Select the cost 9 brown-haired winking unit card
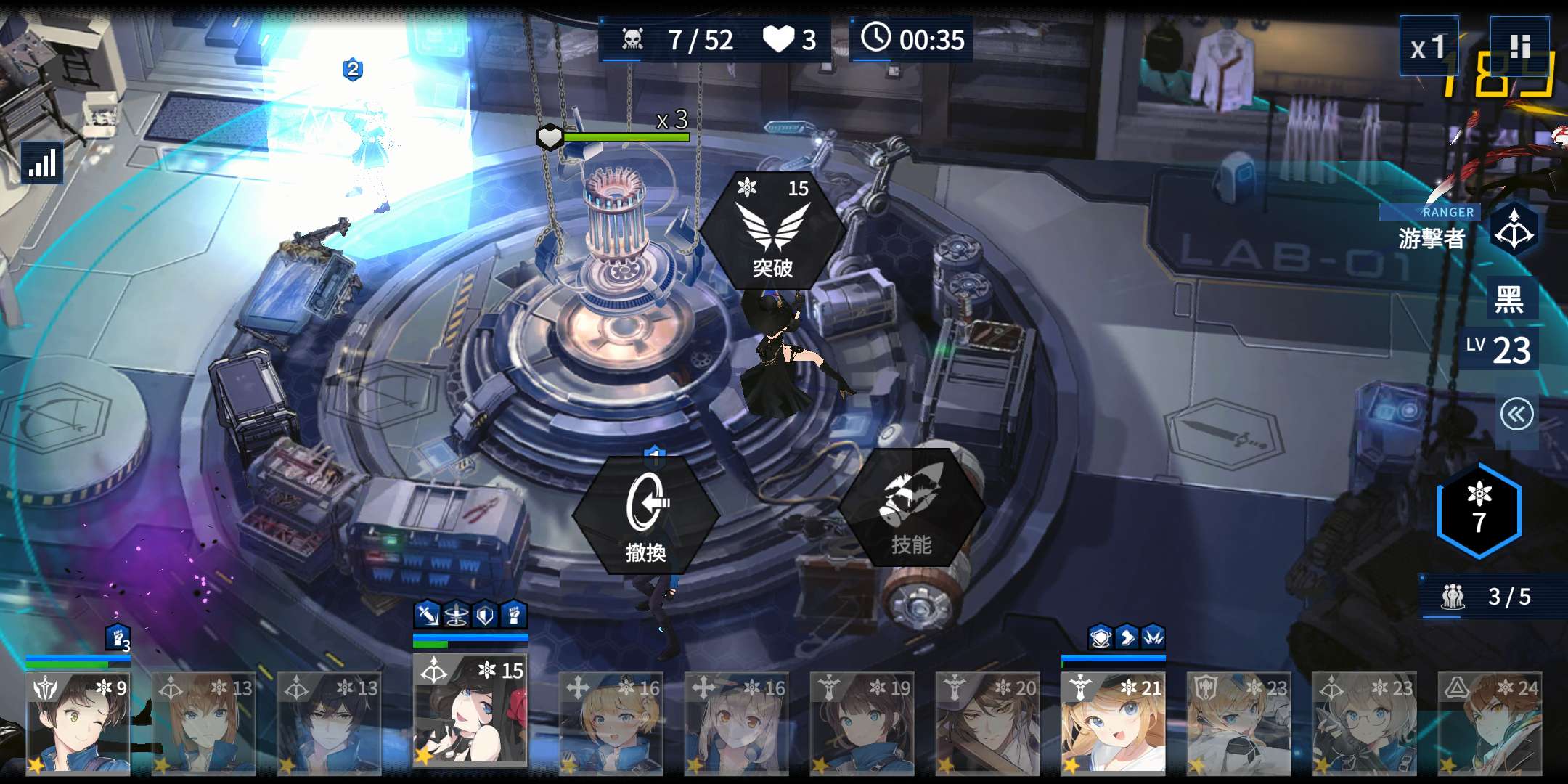 click(x=78, y=723)
